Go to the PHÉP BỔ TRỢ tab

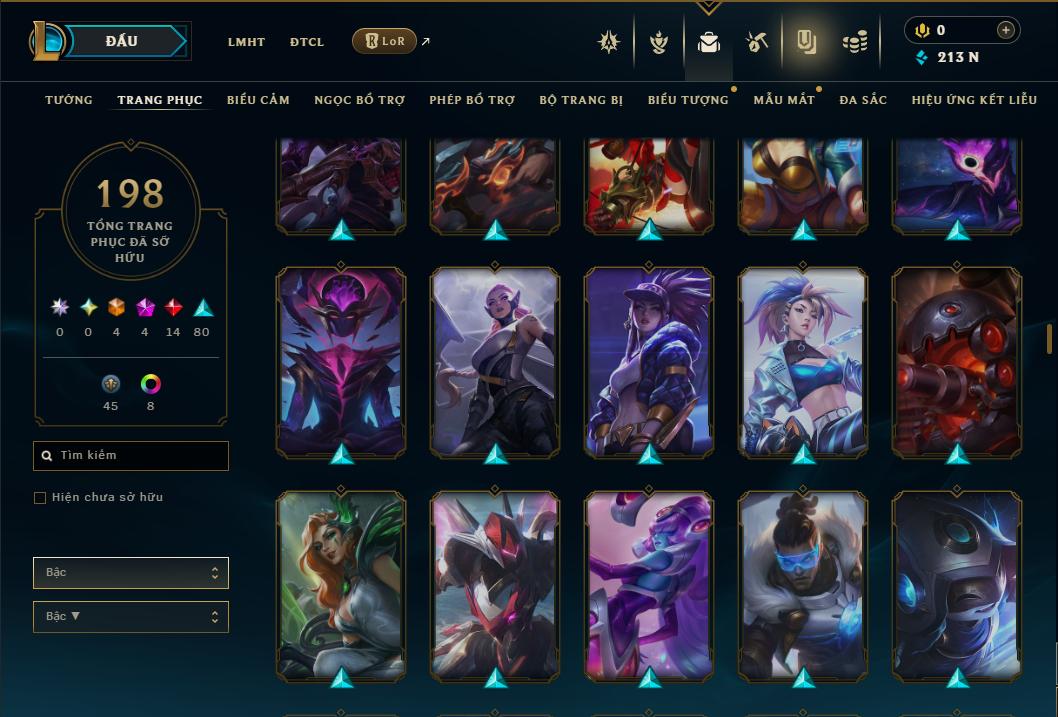(x=472, y=100)
